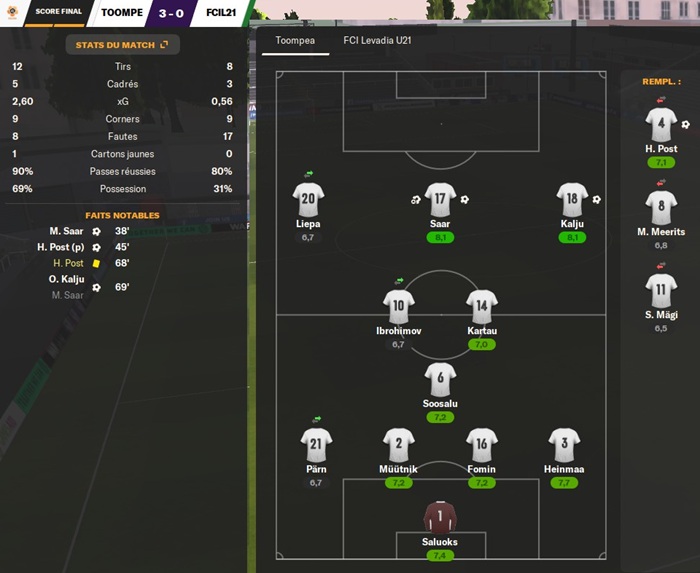
Task: Choose substitute S. Mägi
Action: (661, 291)
